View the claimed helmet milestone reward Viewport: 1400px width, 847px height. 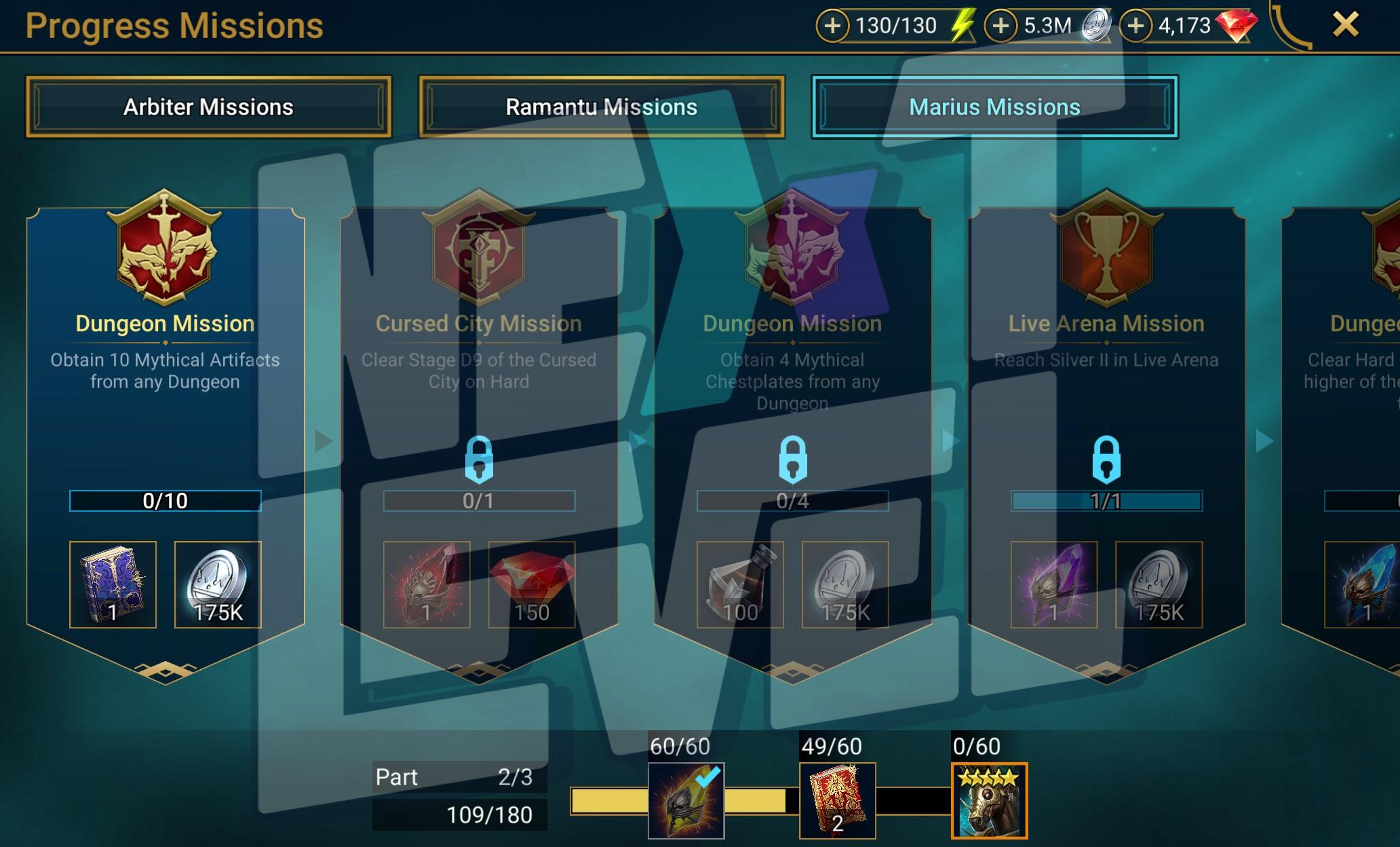pyautogui.click(x=686, y=801)
